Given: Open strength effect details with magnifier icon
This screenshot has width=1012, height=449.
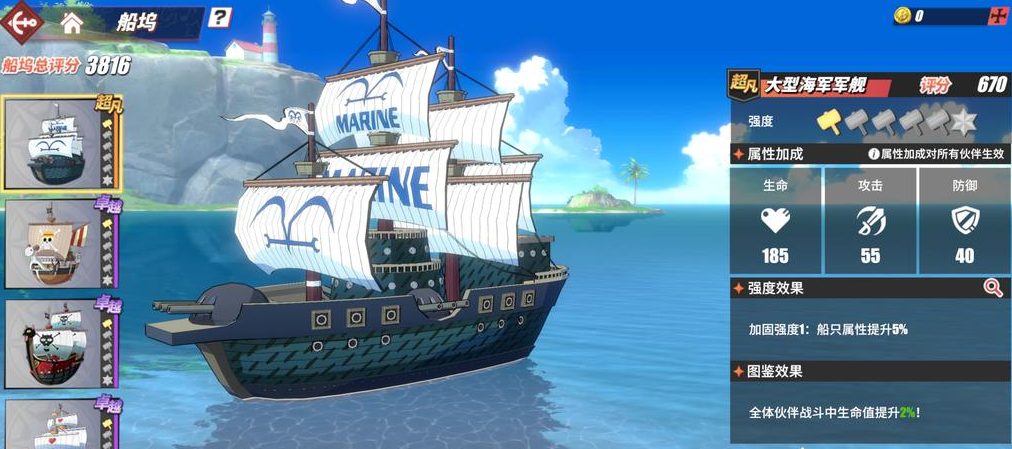Looking at the screenshot, I should point(992,288).
